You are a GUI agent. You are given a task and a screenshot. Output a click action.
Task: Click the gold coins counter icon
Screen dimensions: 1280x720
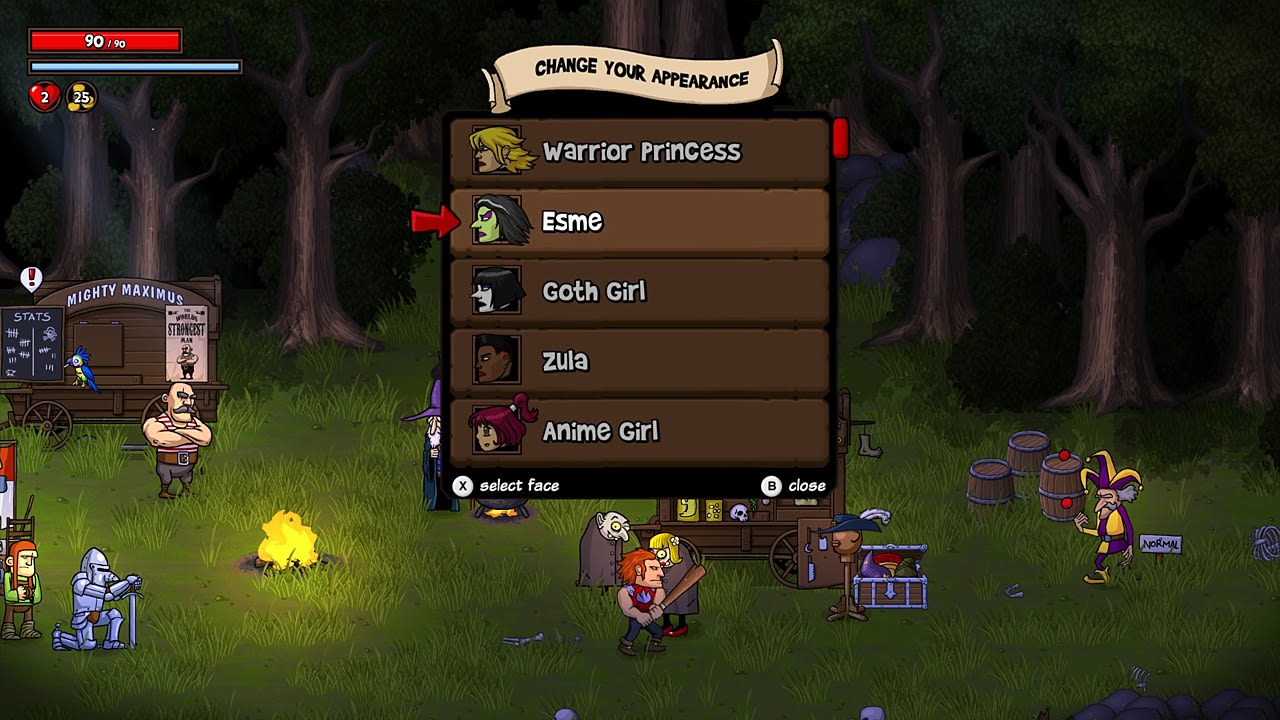pyautogui.click(x=82, y=99)
